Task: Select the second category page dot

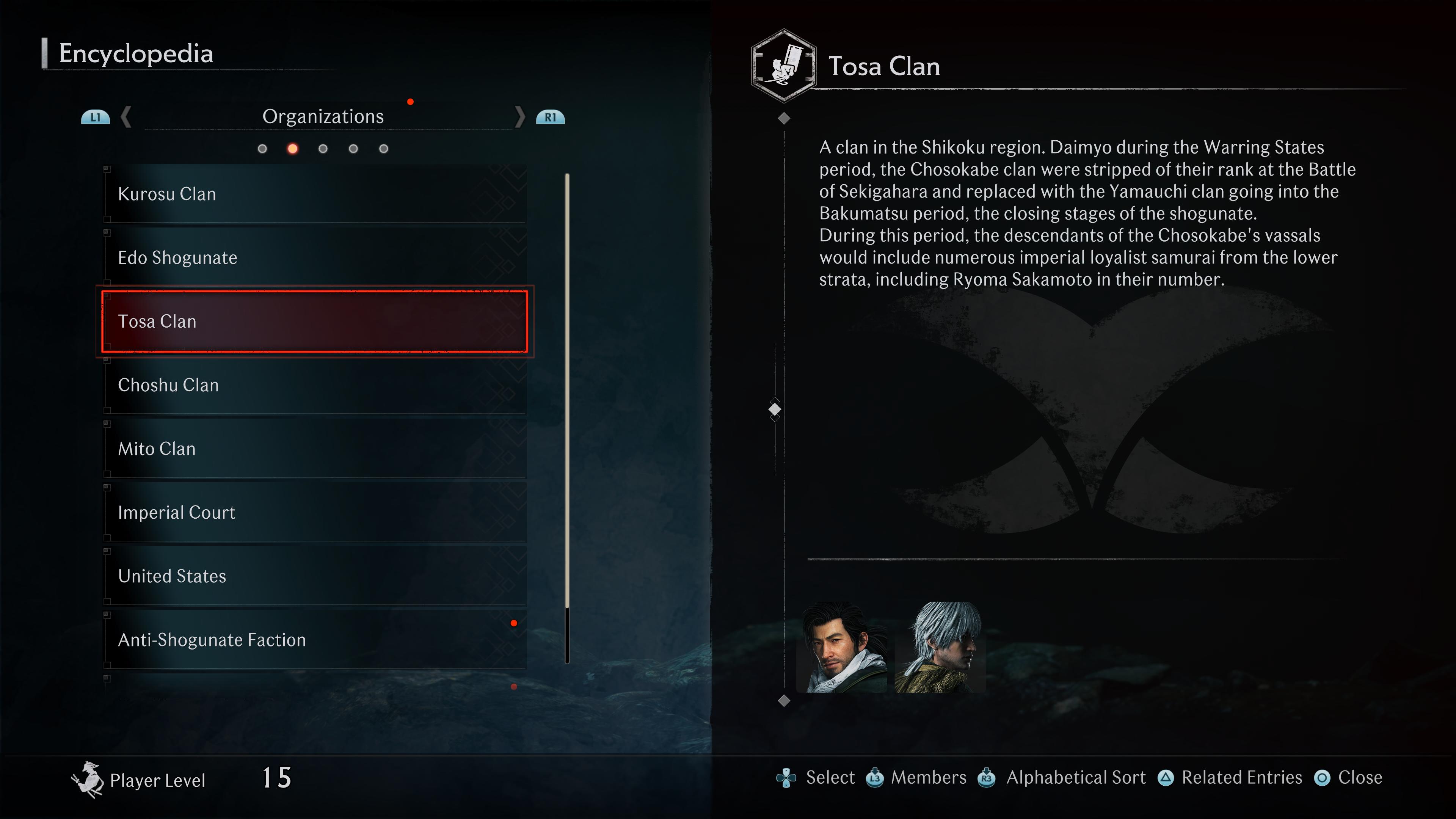Action: click(x=293, y=149)
